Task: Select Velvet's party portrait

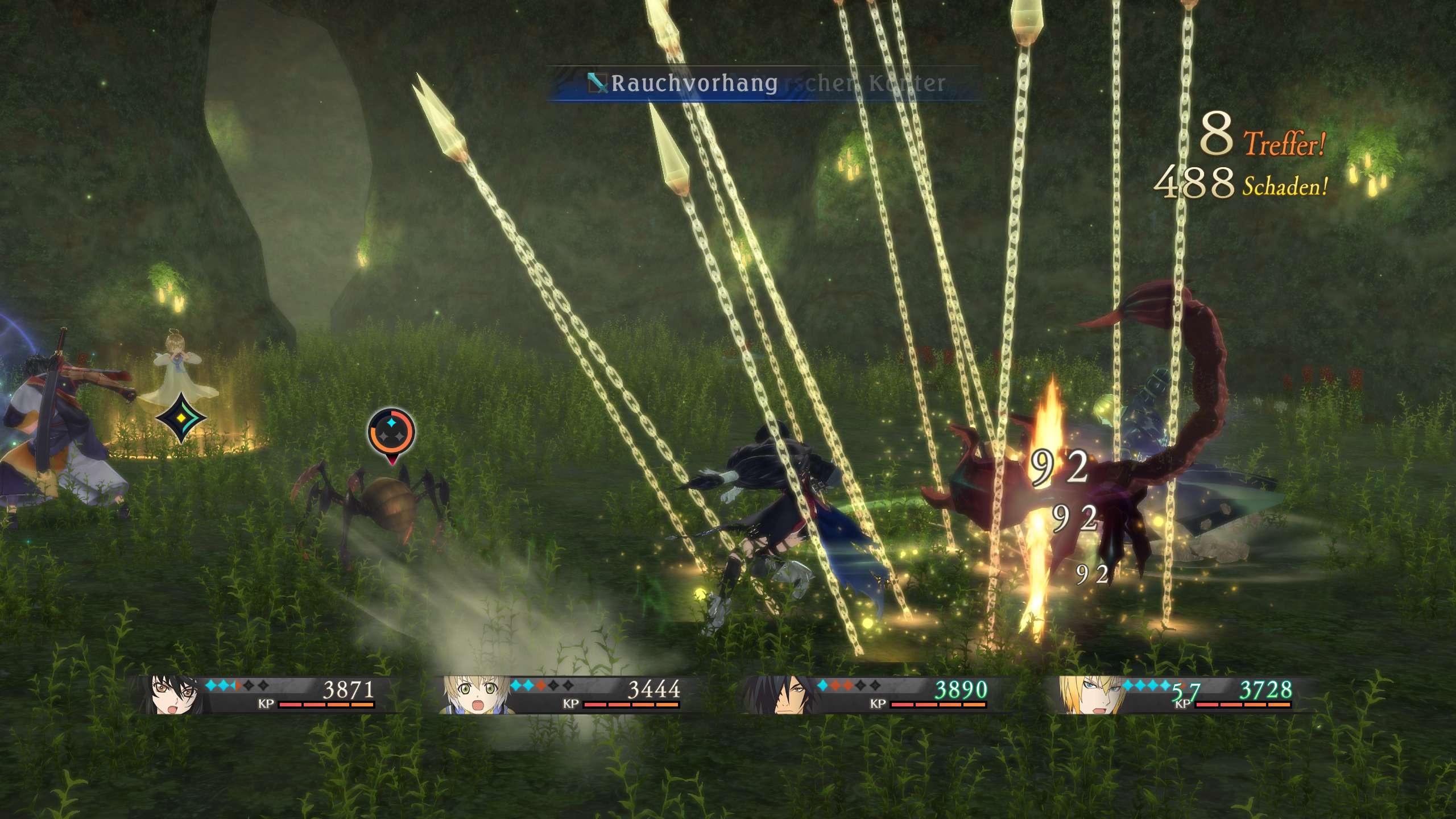Action: [171, 695]
